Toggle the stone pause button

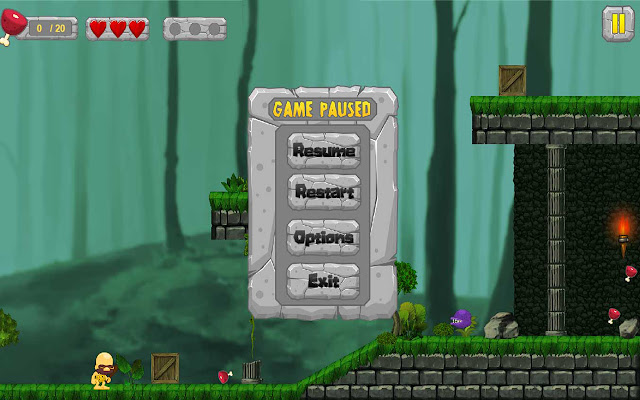[618, 23]
